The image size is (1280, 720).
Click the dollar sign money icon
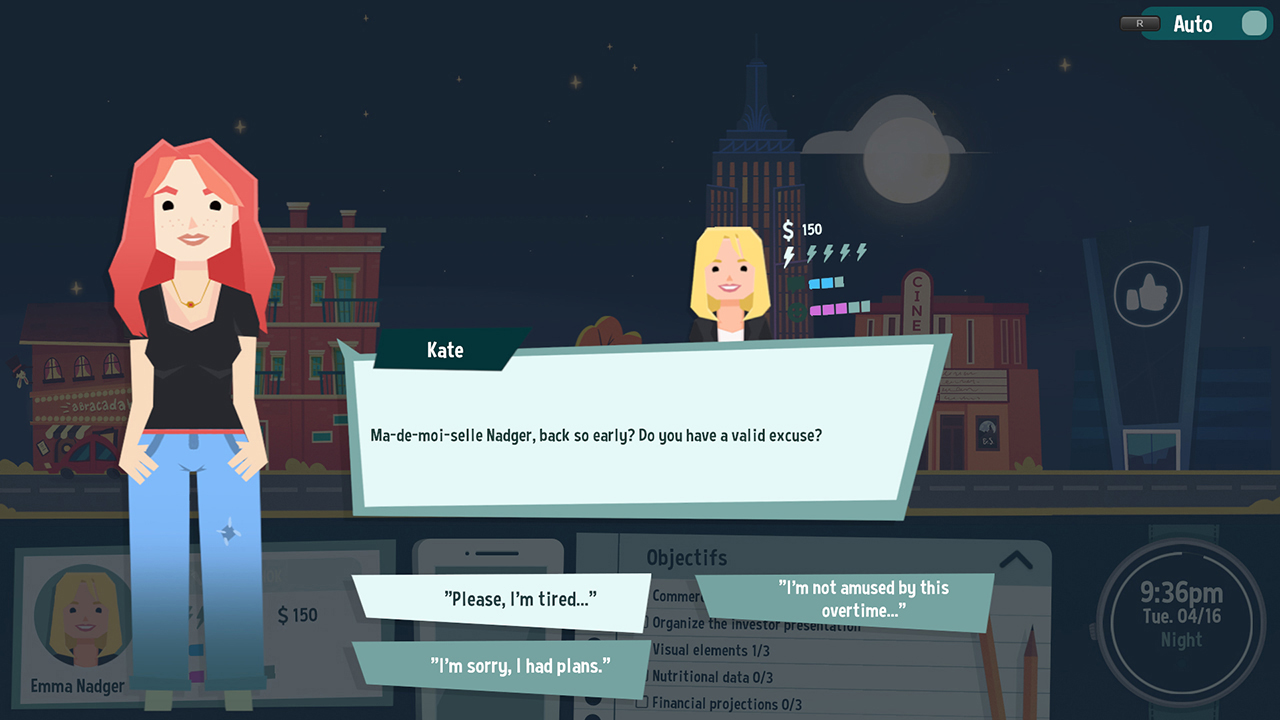pyautogui.click(x=788, y=230)
